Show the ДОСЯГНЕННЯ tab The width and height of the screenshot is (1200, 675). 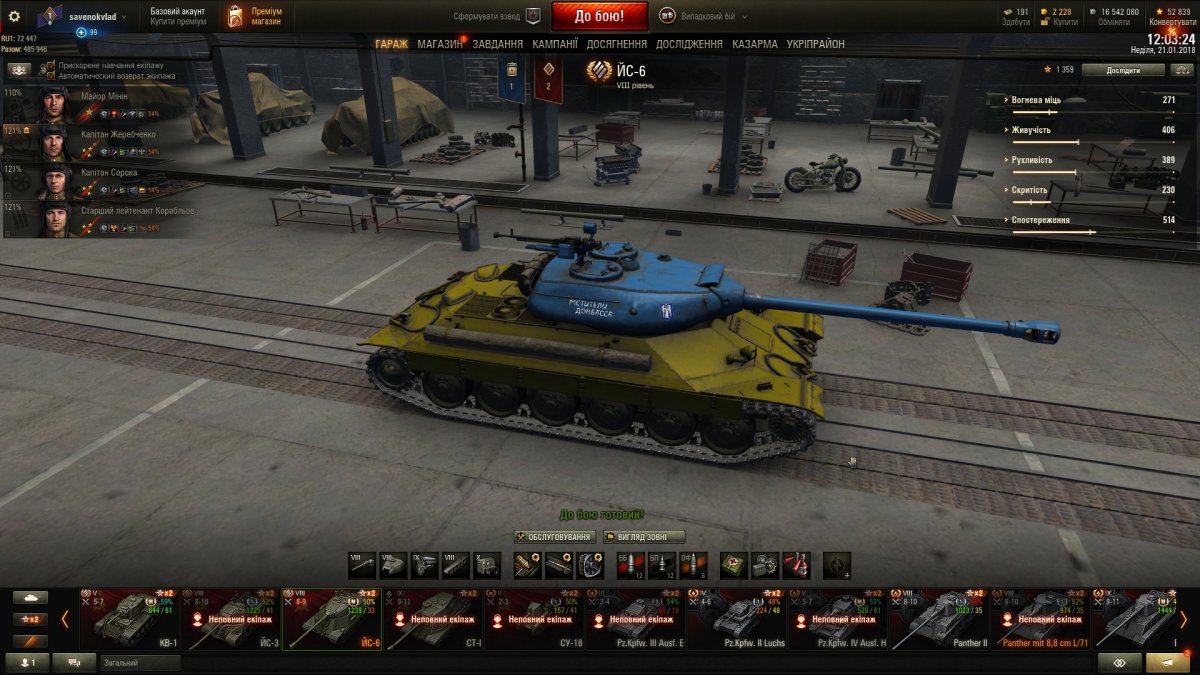(617, 44)
